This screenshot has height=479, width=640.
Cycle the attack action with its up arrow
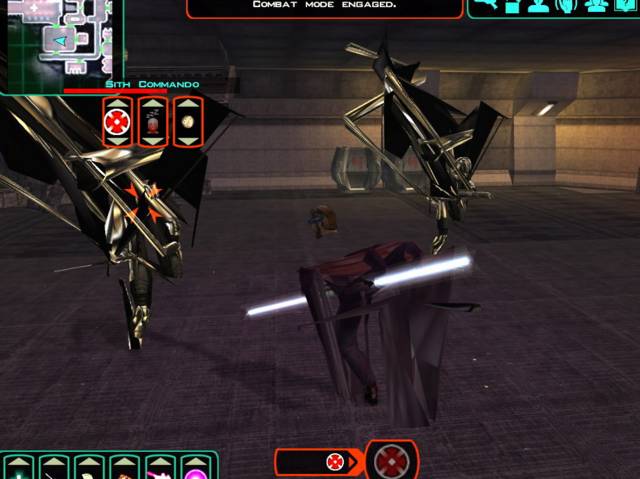[117, 104]
